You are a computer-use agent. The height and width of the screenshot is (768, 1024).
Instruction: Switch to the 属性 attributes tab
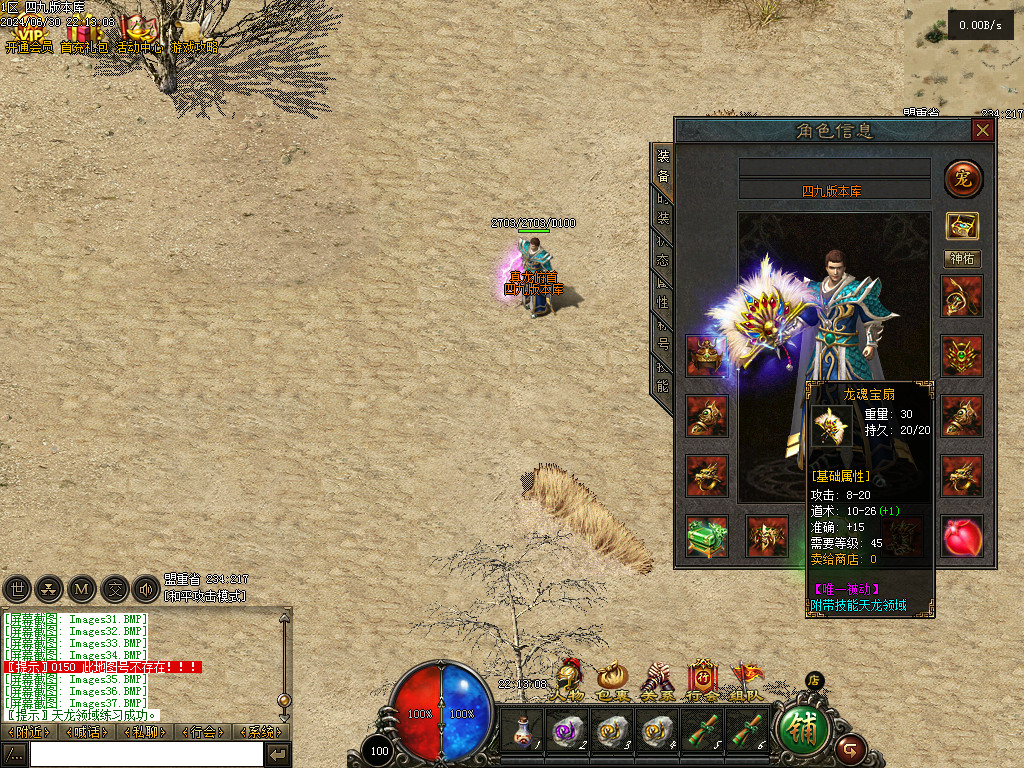[662, 290]
